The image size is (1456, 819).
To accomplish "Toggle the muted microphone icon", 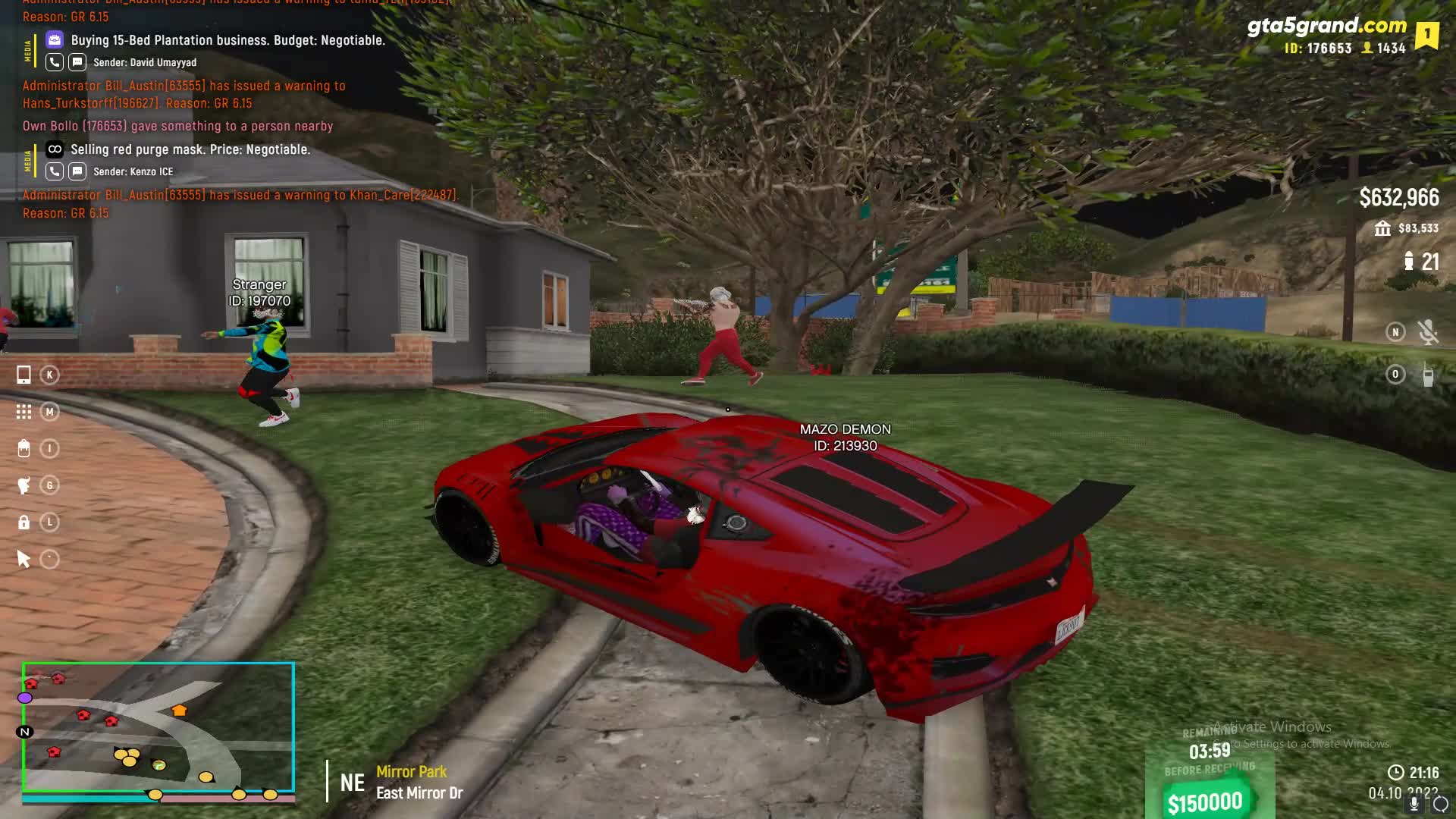I will tap(1428, 332).
